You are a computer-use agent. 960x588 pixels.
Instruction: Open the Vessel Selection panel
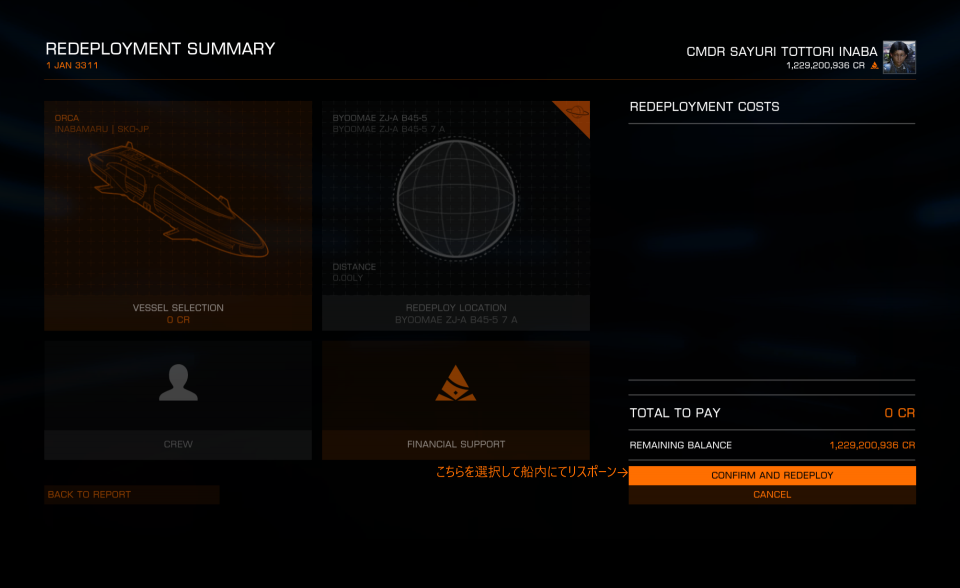point(178,215)
